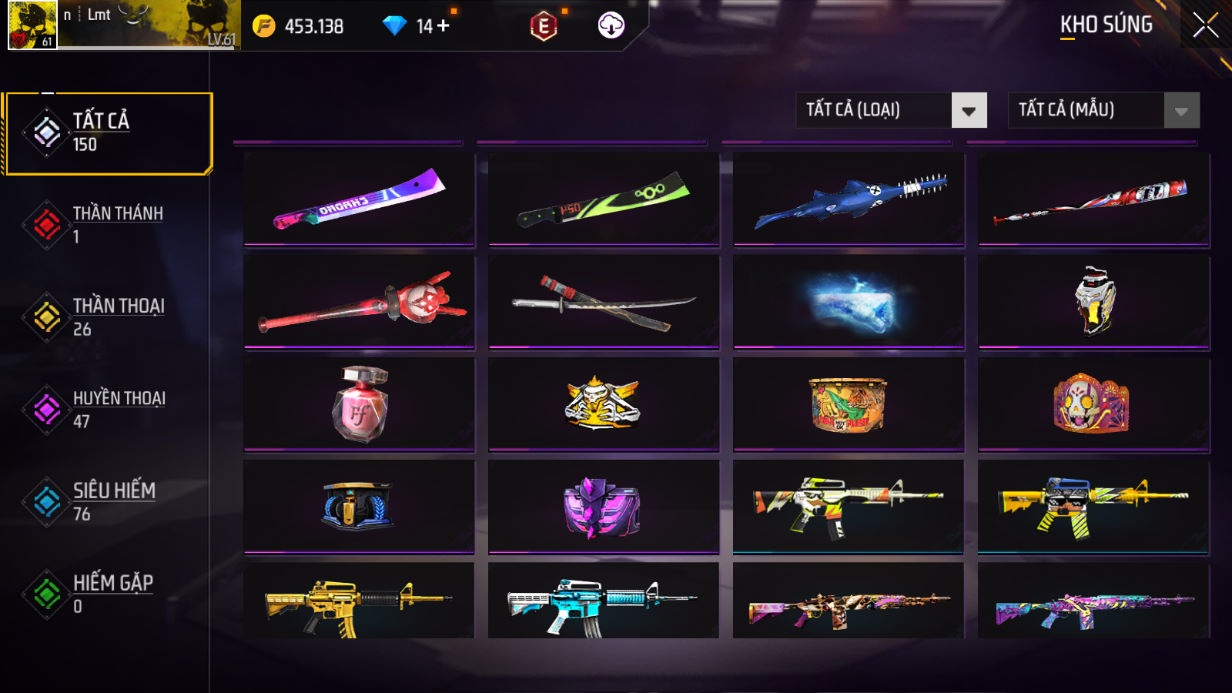This screenshot has height=693, width=1232.
Task: Open the Tất Cả (Loại) type dropdown
Action: coord(890,110)
